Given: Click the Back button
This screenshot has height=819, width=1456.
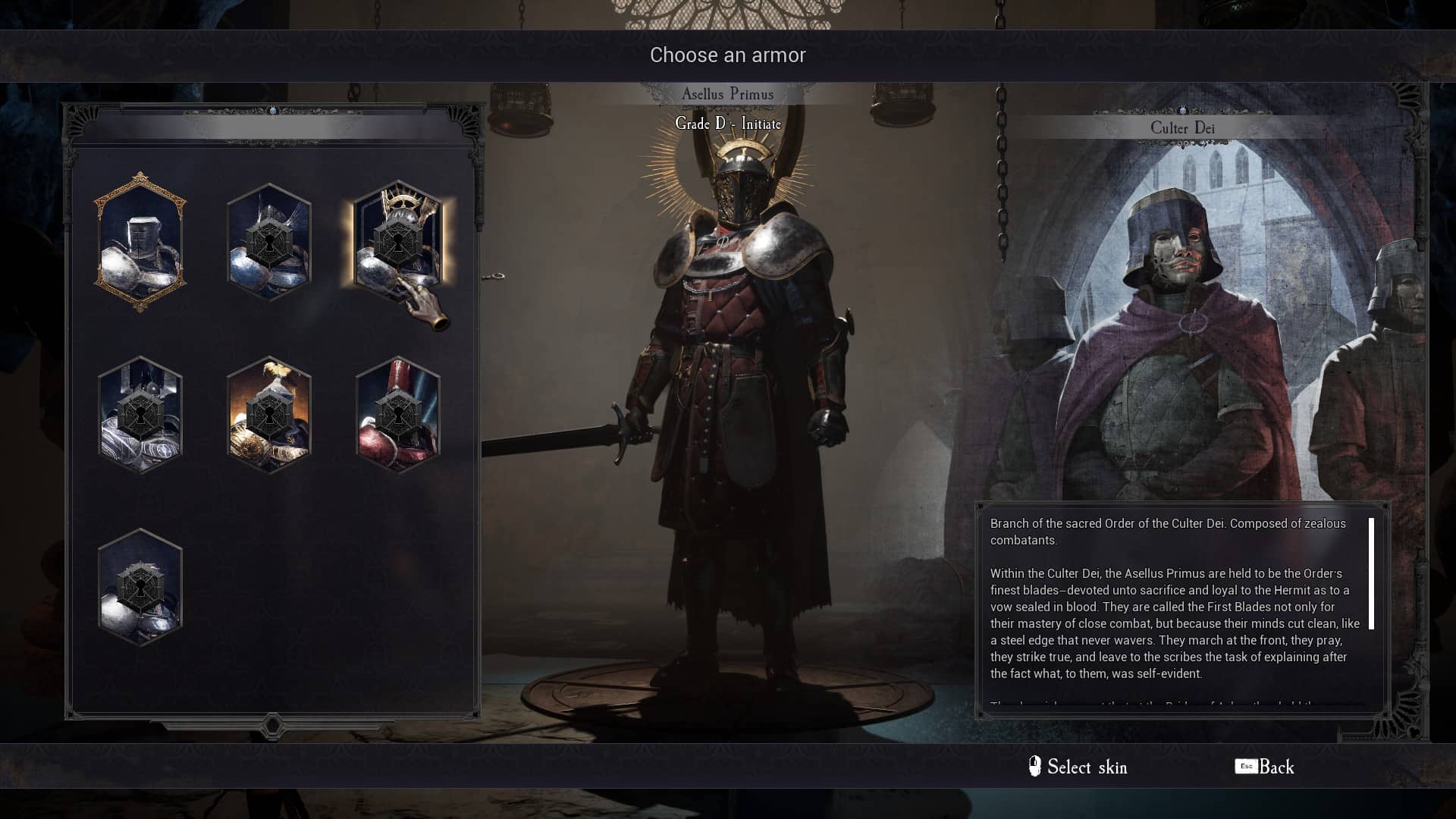Looking at the screenshot, I should pyautogui.click(x=1265, y=767).
